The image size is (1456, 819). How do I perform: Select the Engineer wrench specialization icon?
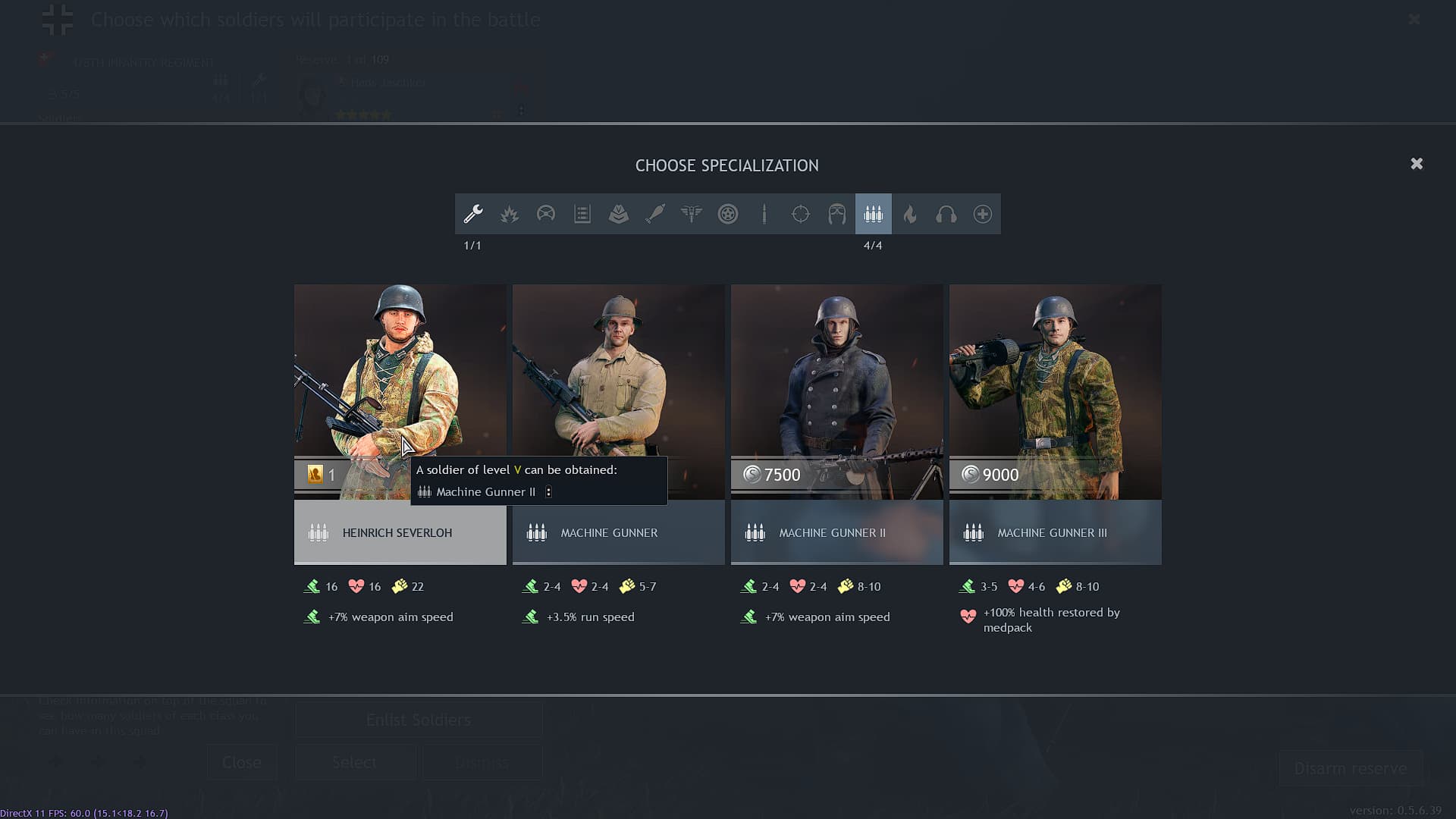(x=472, y=214)
